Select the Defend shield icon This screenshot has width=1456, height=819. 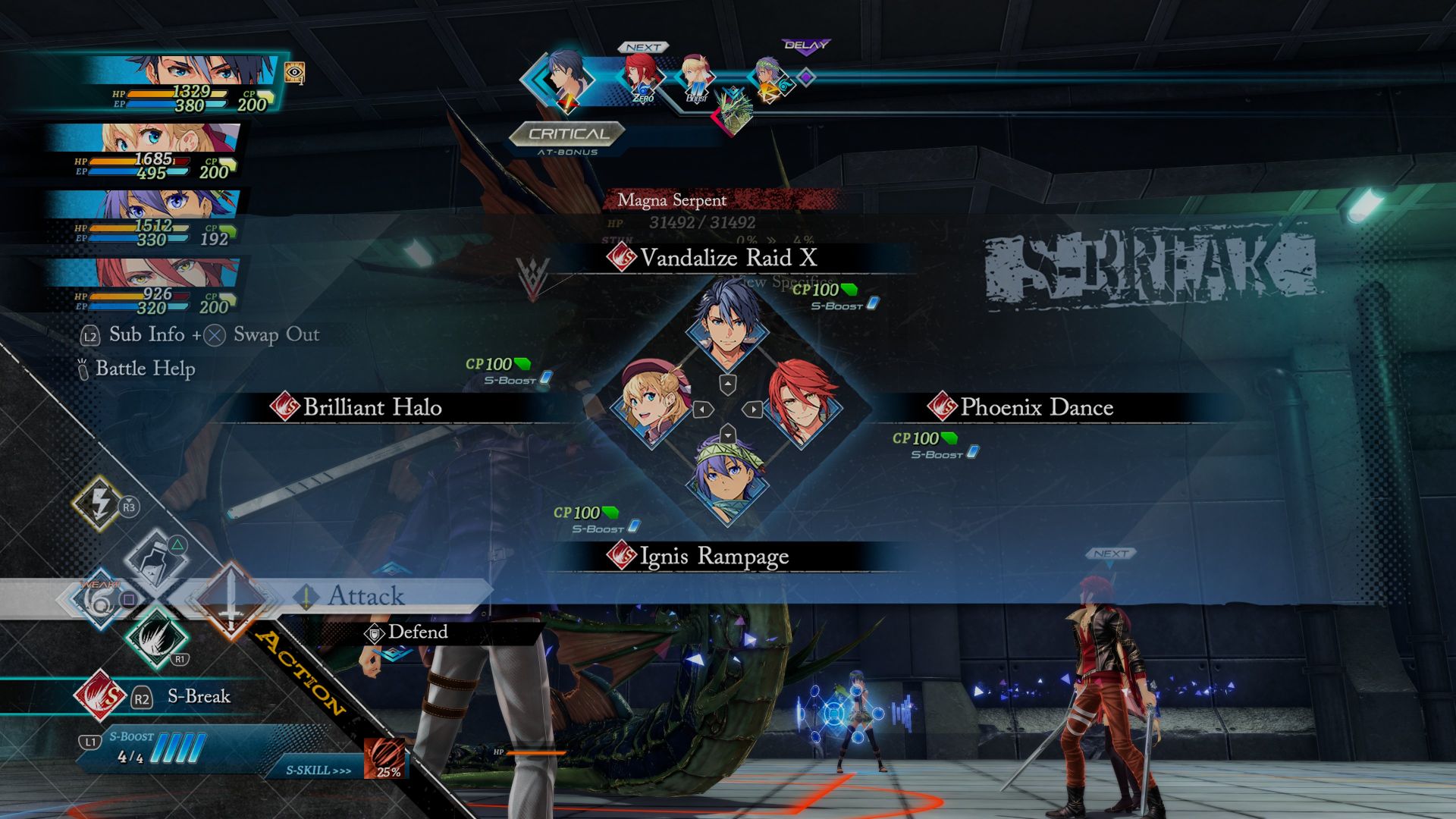click(375, 632)
